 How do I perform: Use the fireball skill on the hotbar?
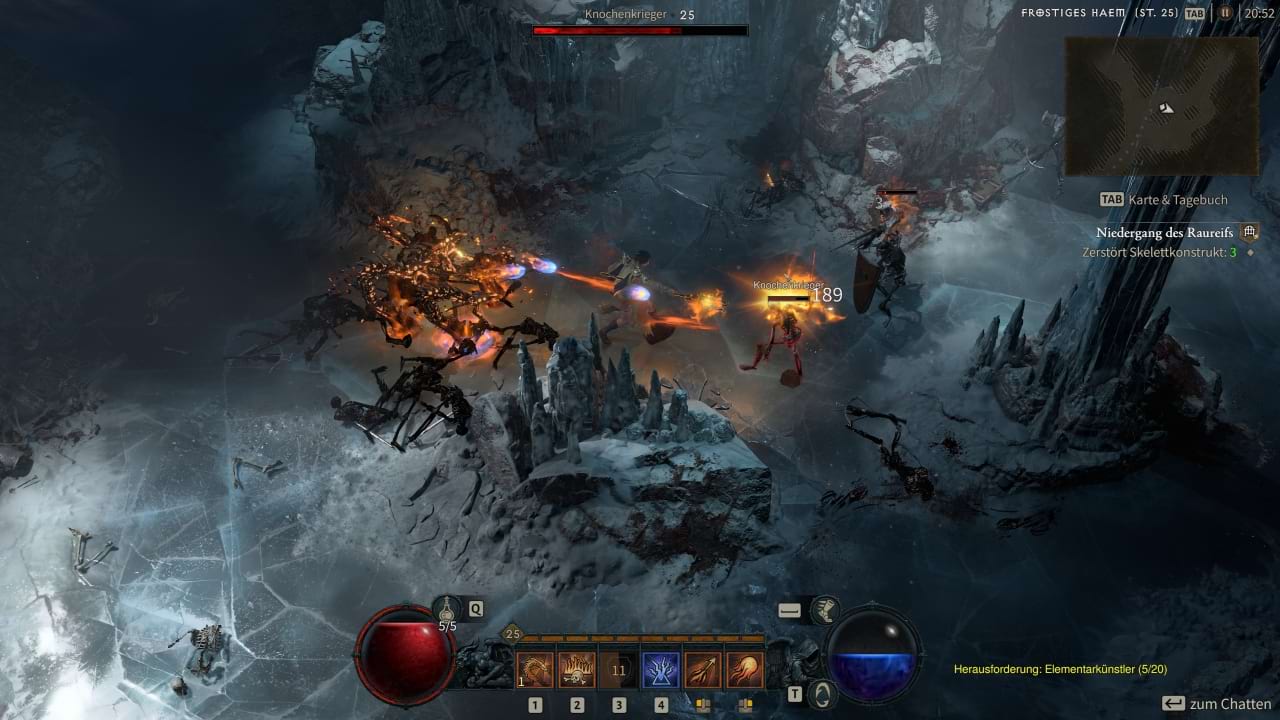[x=746, y=667]
